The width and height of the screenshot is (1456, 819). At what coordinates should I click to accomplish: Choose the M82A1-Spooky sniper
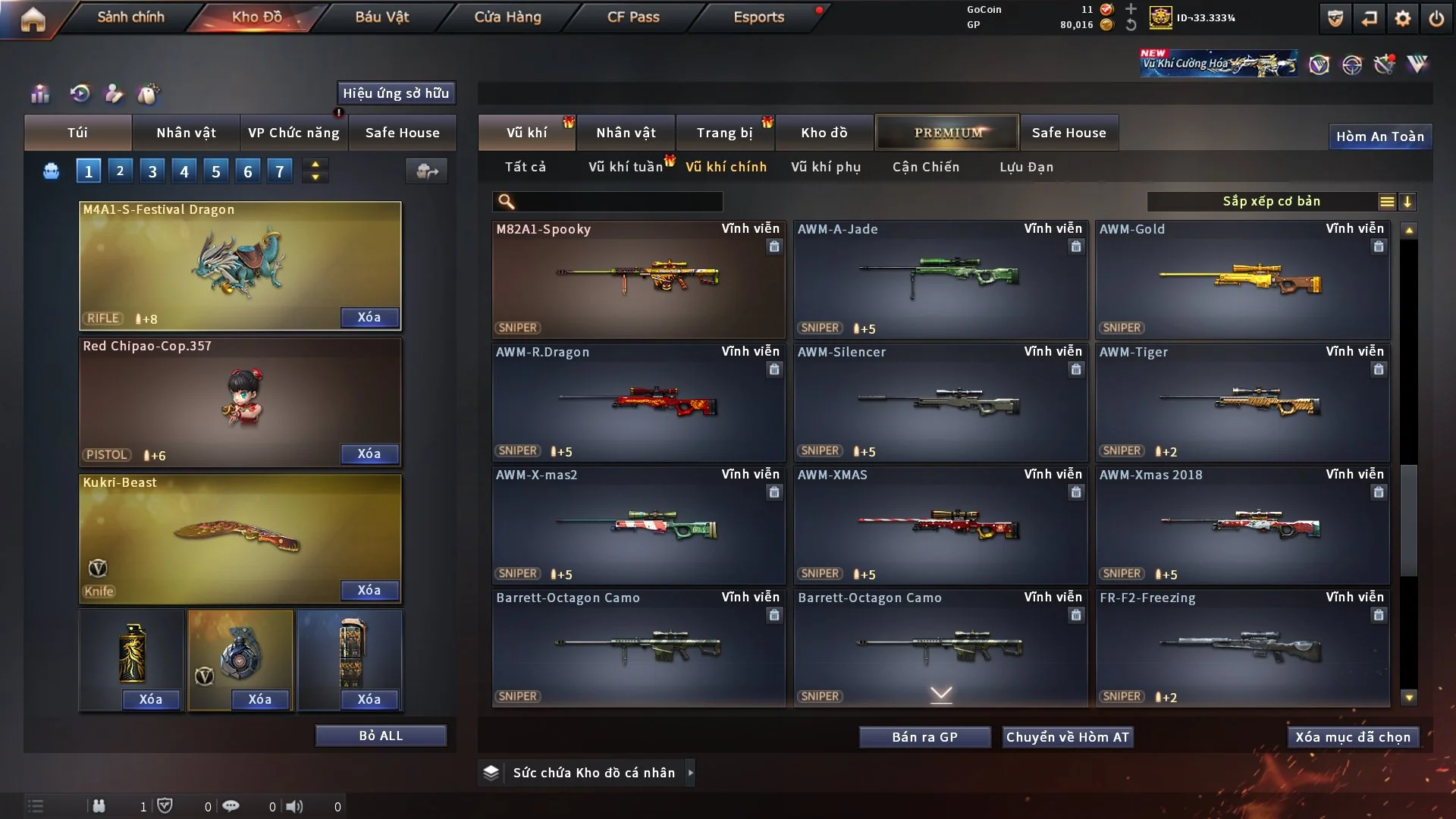tap(638, 279)
